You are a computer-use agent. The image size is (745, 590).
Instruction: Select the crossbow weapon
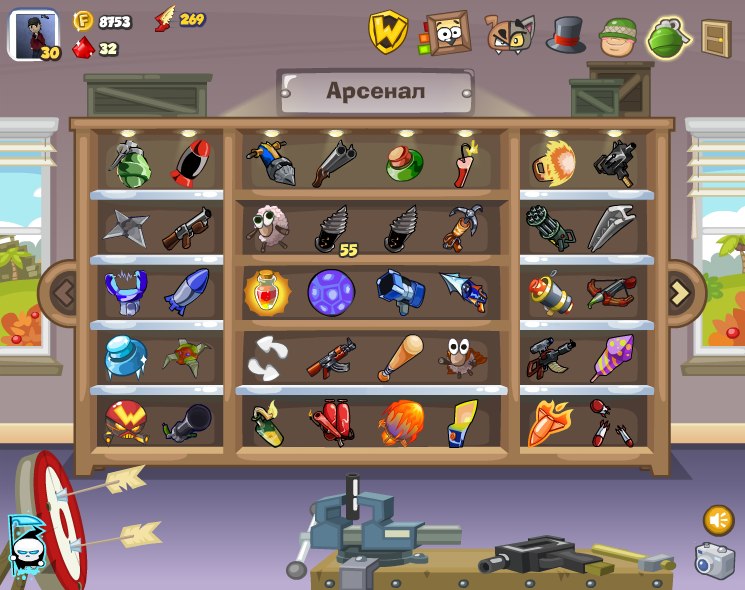[x=611, y=293]
